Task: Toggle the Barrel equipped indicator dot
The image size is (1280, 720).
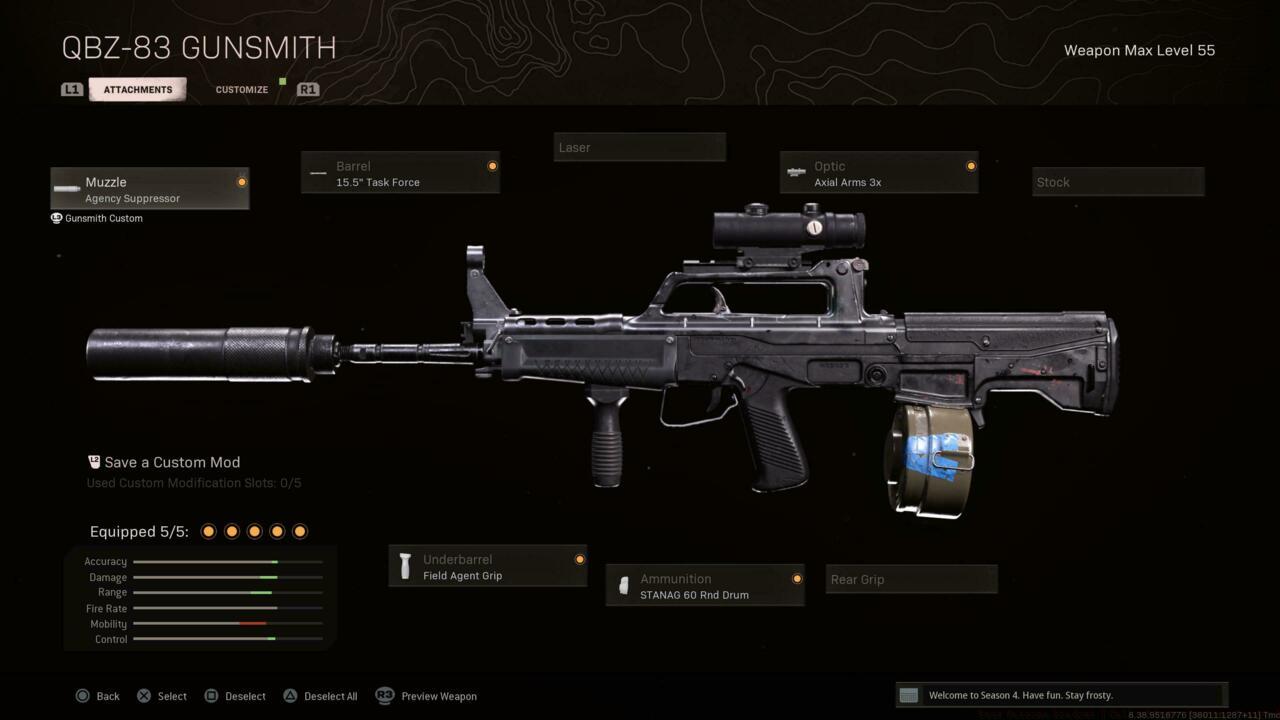Action: [492, 167]
